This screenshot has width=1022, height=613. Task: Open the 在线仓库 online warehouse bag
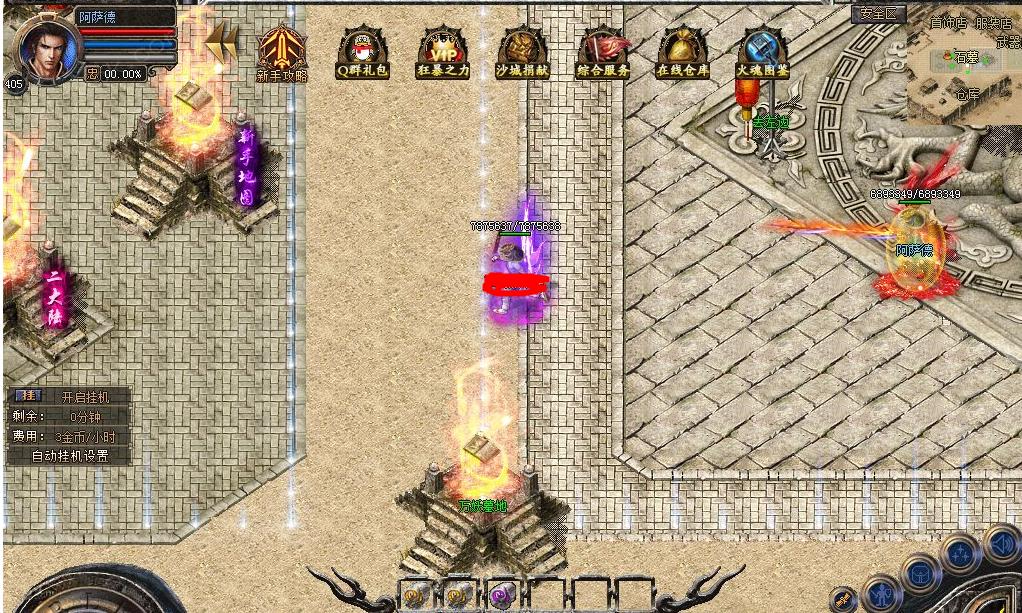point(683,52)
